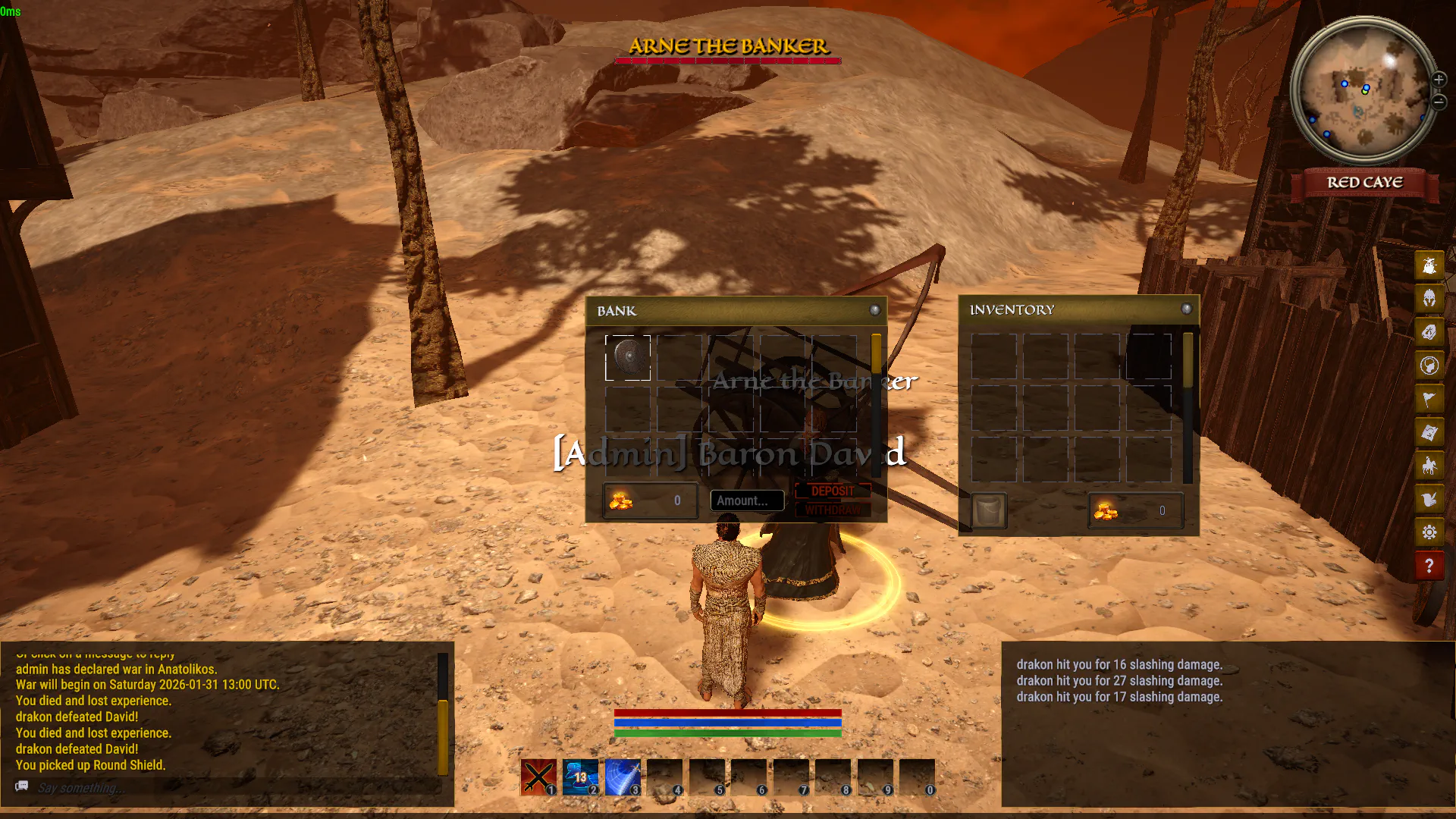
Task: Open the mounted rider menu icon
Action: (x=1429, y=466)
